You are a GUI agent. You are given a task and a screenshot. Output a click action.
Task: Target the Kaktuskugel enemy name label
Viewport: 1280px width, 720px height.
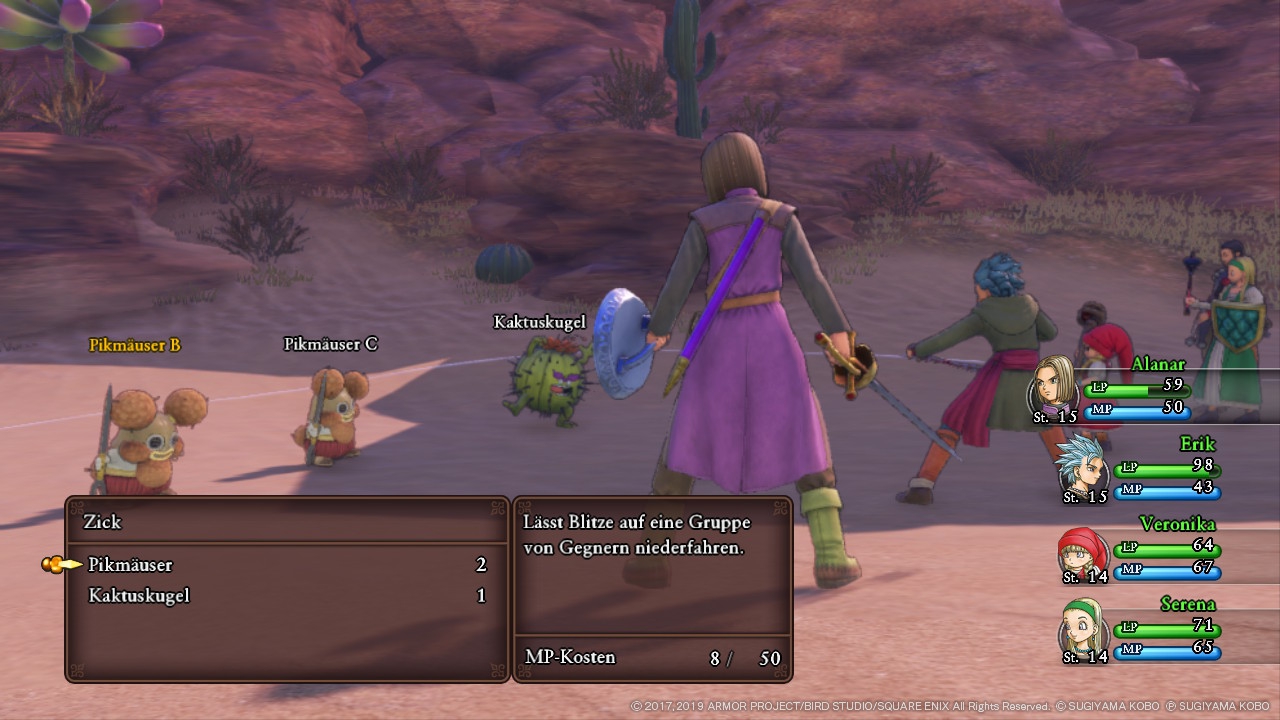539,322
